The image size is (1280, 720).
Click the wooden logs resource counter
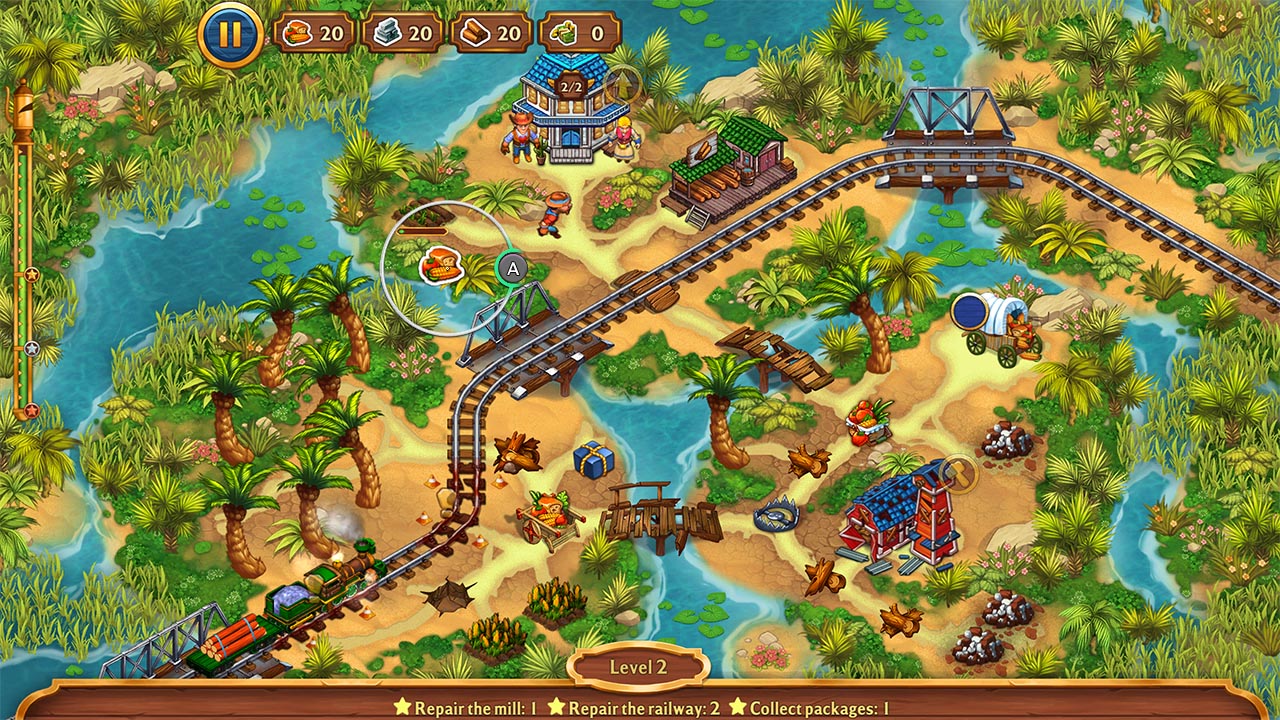(492, 31)
